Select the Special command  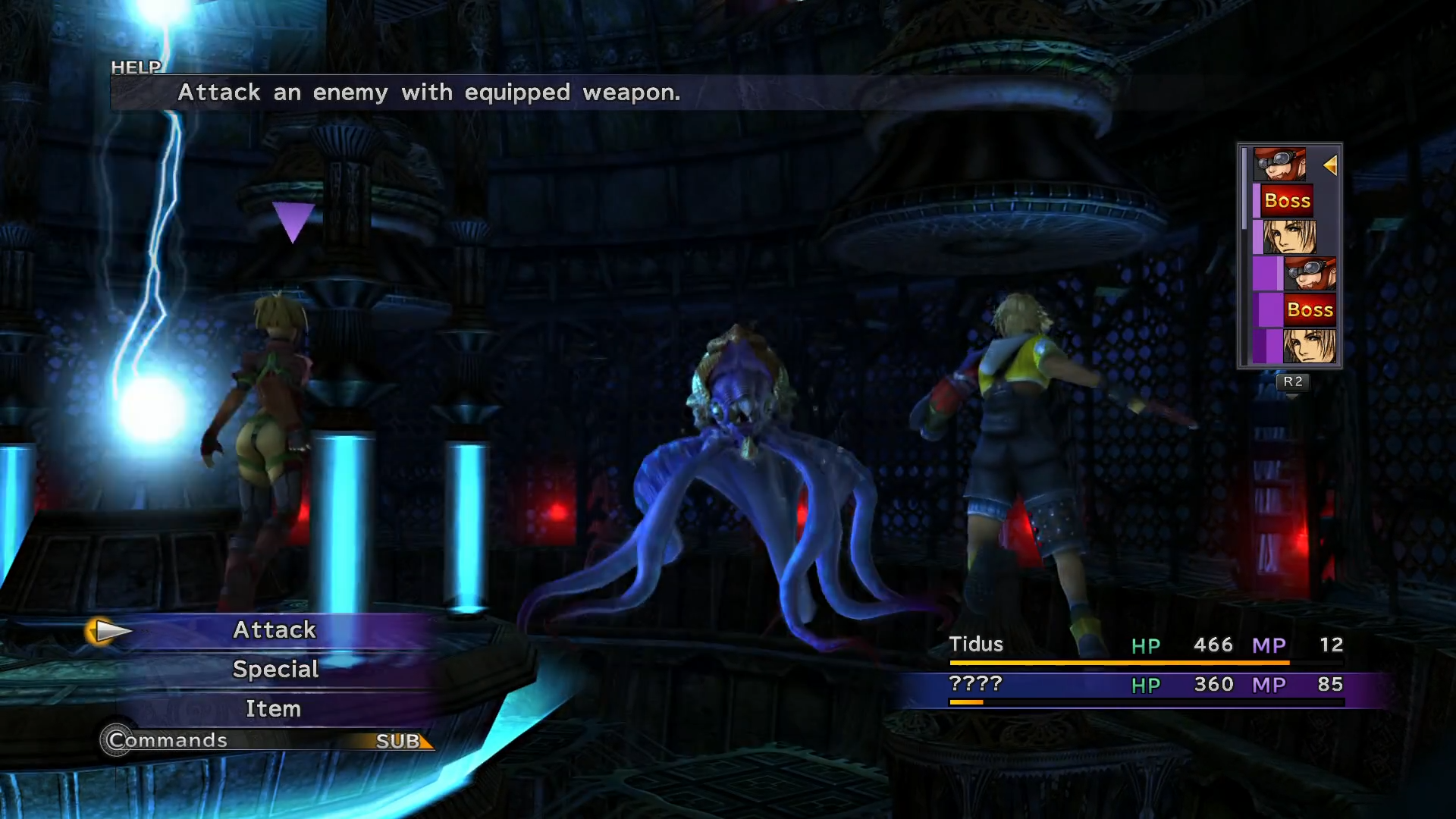pyautogui.click(x=275, y=669)
